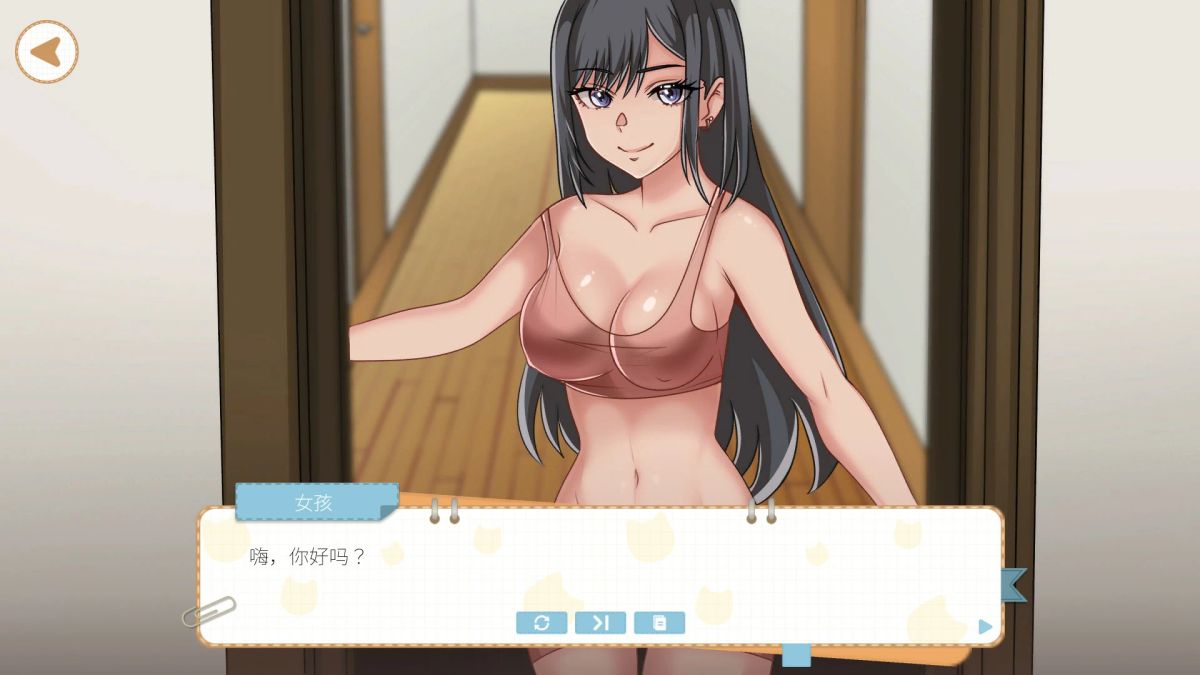Skip dialogue using the fast-forward button
1200x675 pixels.
tap(600, 623)
